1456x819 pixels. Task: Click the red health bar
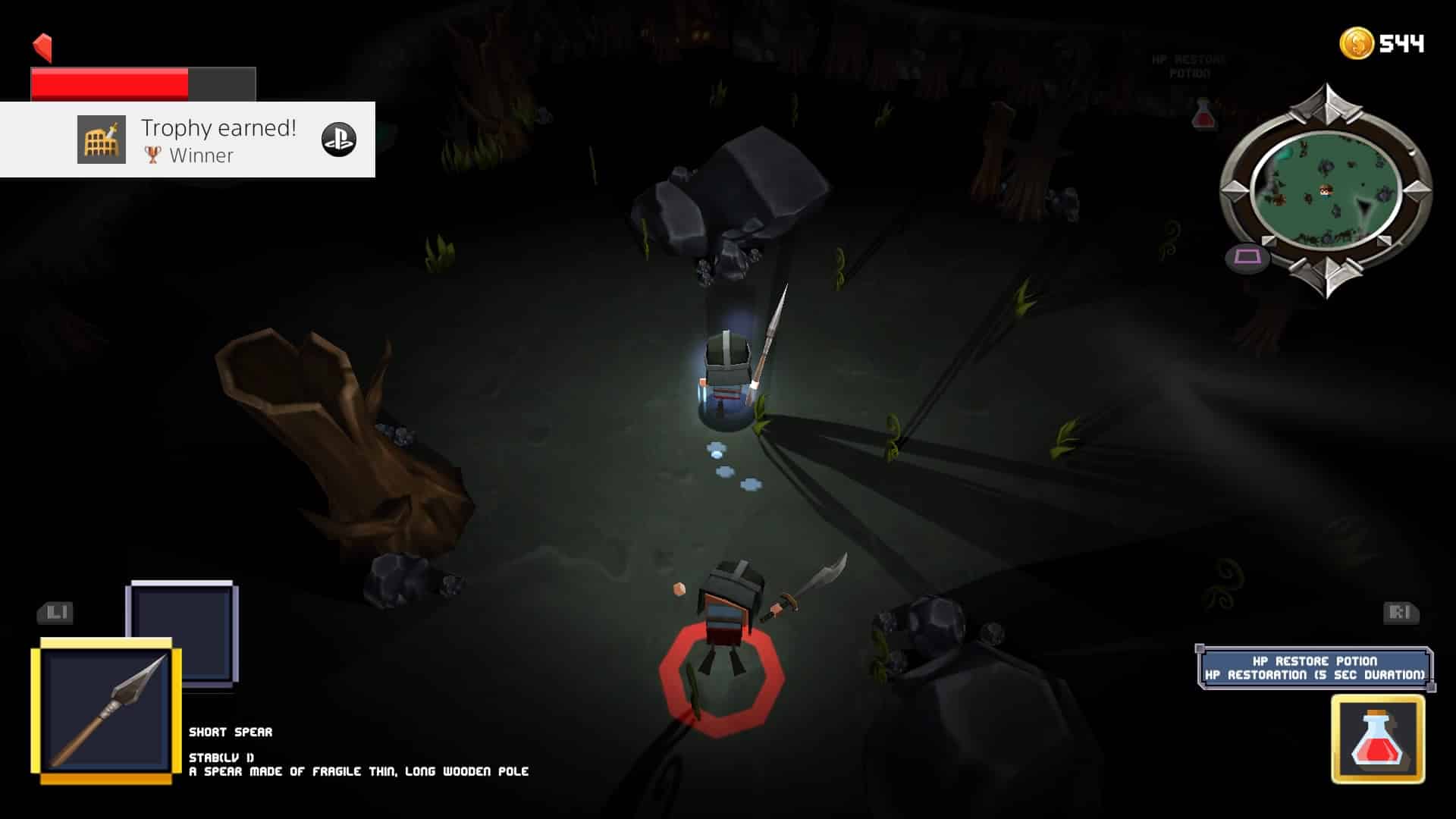point(110,83)
